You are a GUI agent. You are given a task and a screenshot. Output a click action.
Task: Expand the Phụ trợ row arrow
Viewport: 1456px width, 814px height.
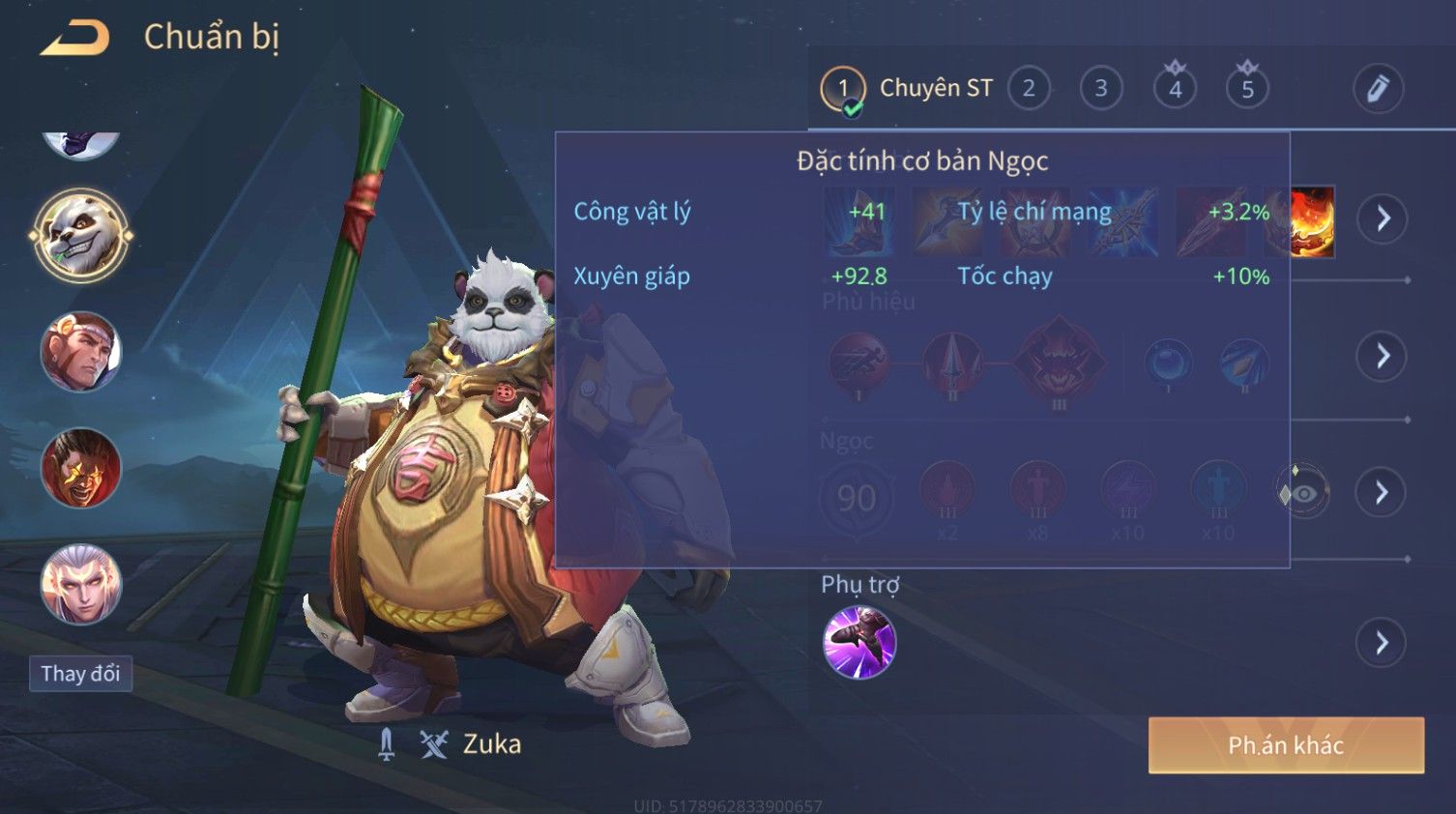point(1383,643)
